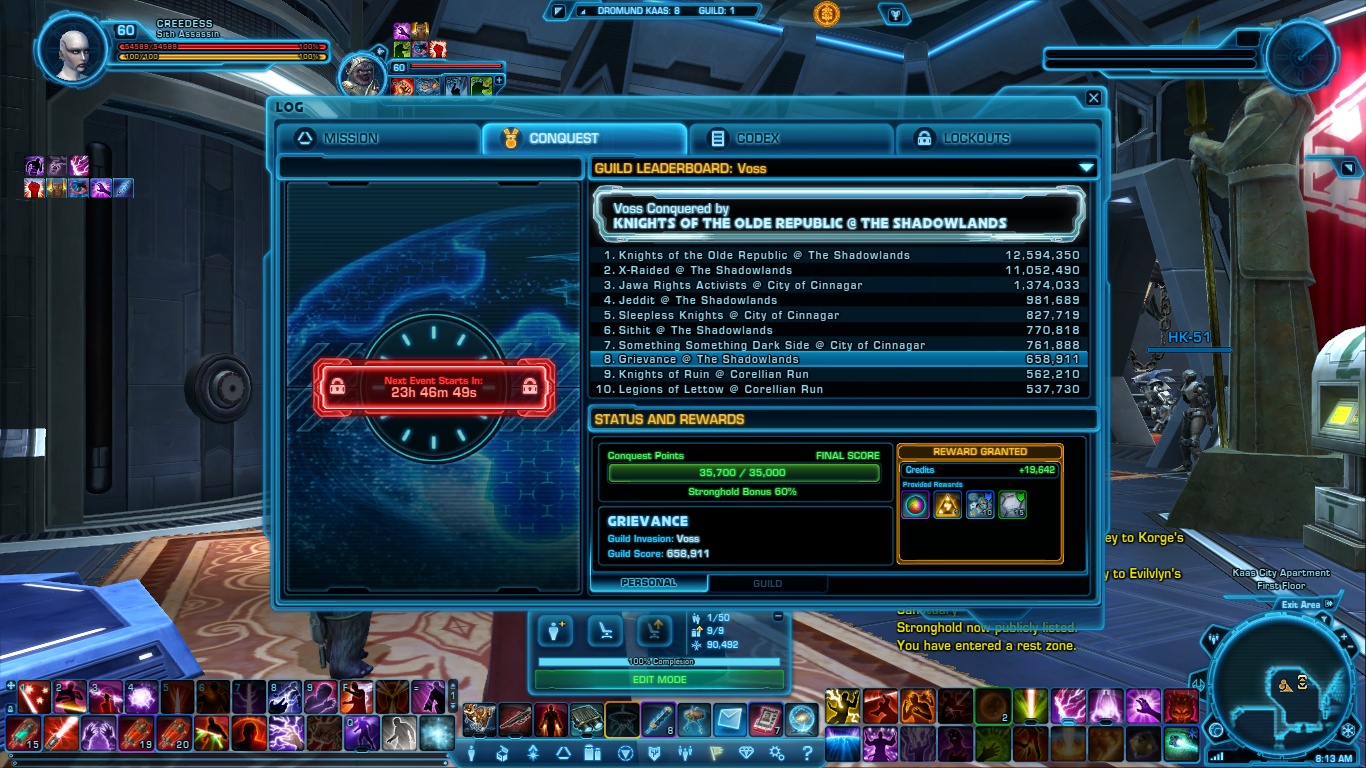Expand the minimap arrow near Exit Area
Image resolution: width=1366 pixels, height=768 pixels.
(x=1329, y=605)
